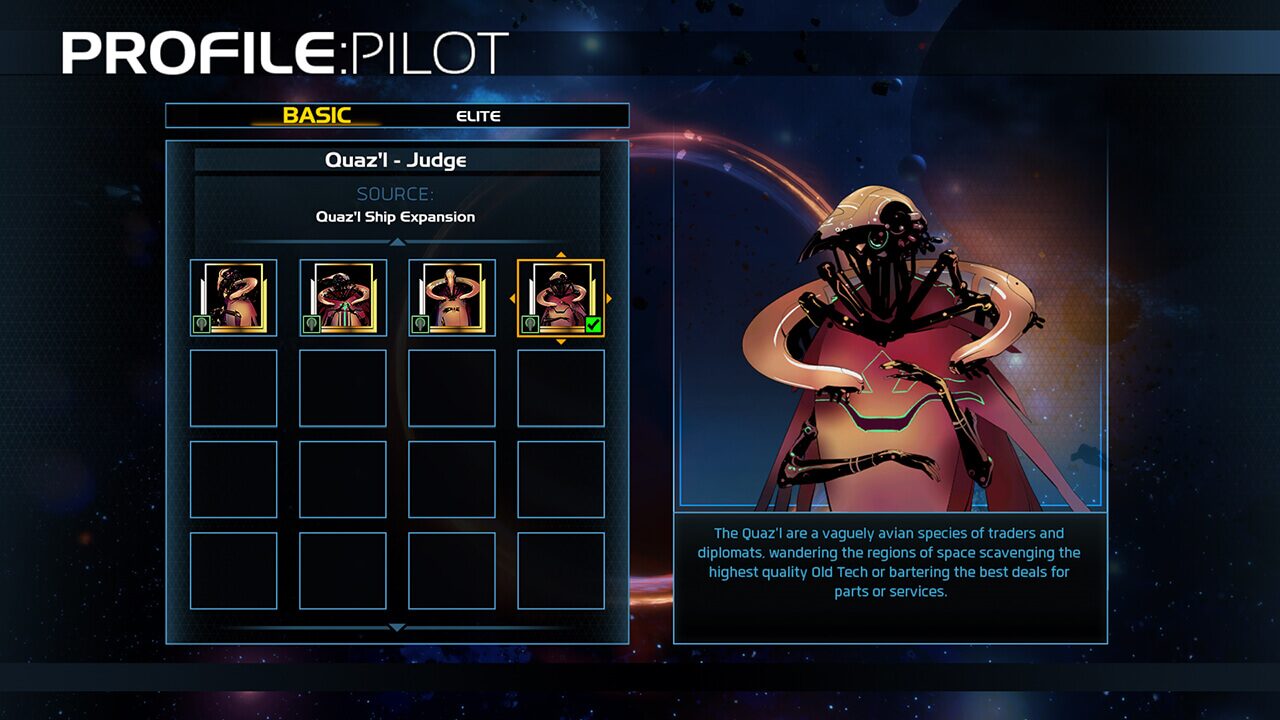The image size is (1280, 720).
Task: Click the green rank badge on the selected portrait
Action: point(529,322)
